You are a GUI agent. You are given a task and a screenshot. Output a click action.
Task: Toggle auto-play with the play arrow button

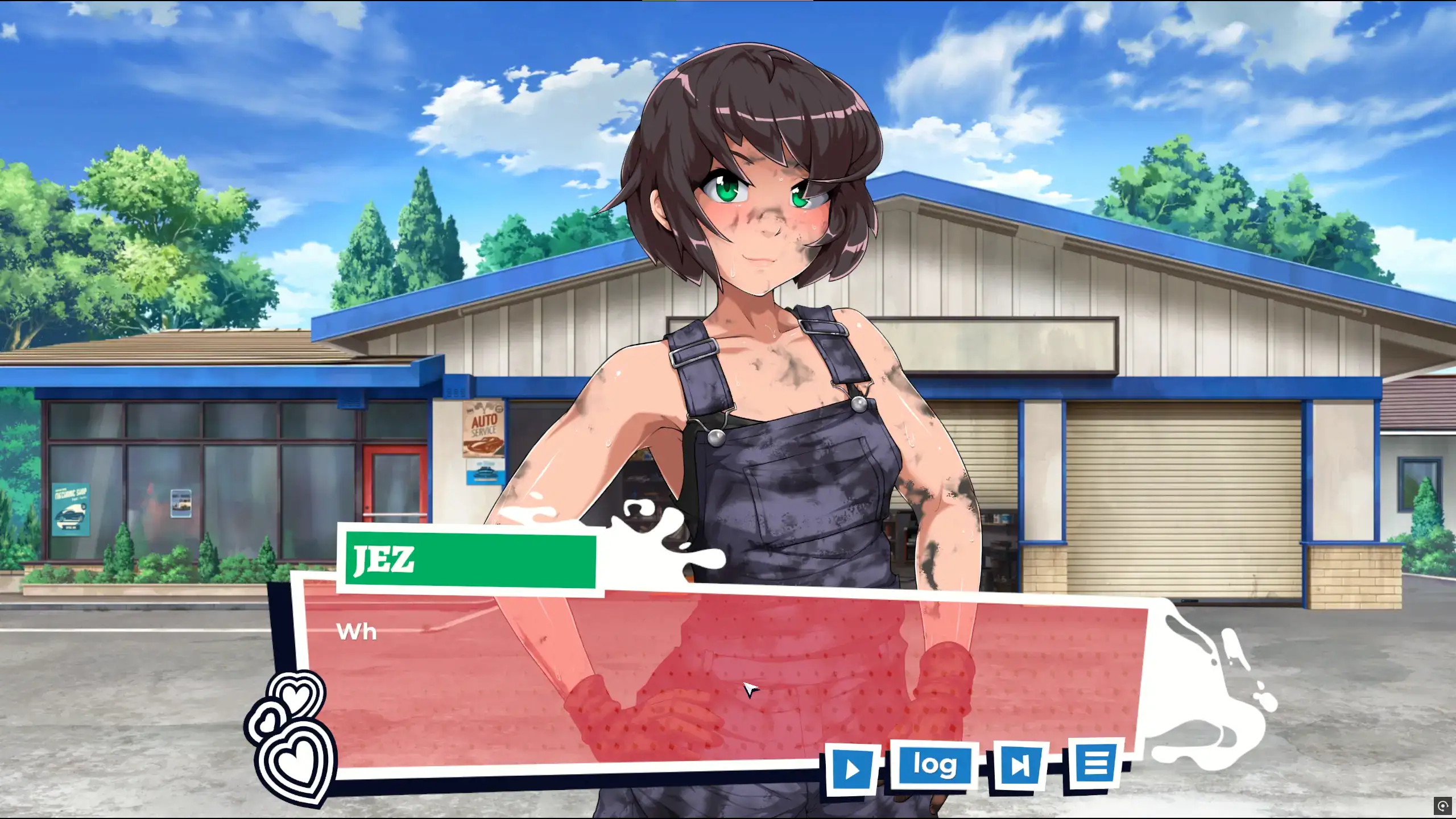point(852,768)
